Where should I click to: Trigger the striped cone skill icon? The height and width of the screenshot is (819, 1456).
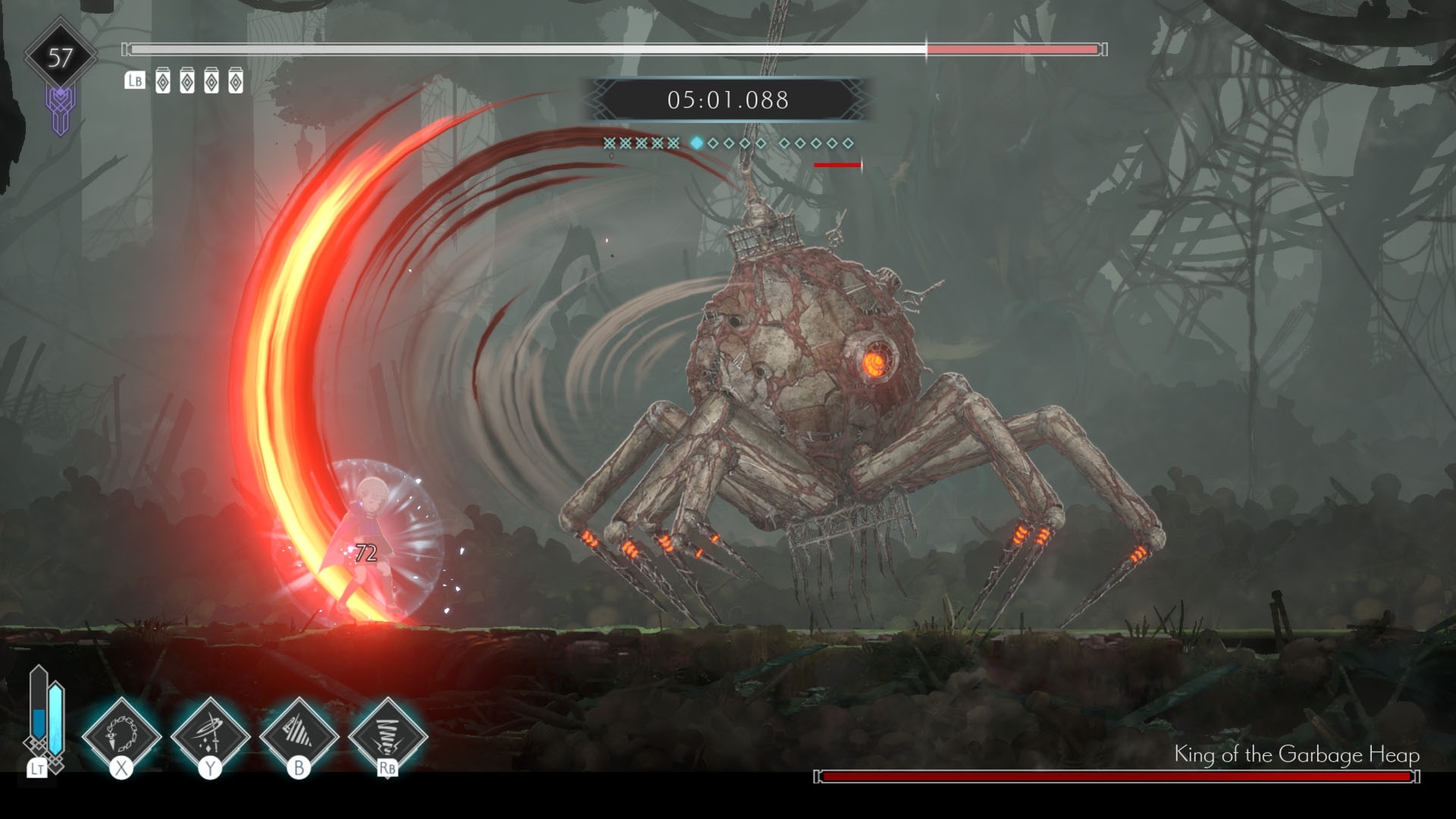[299, 734]
